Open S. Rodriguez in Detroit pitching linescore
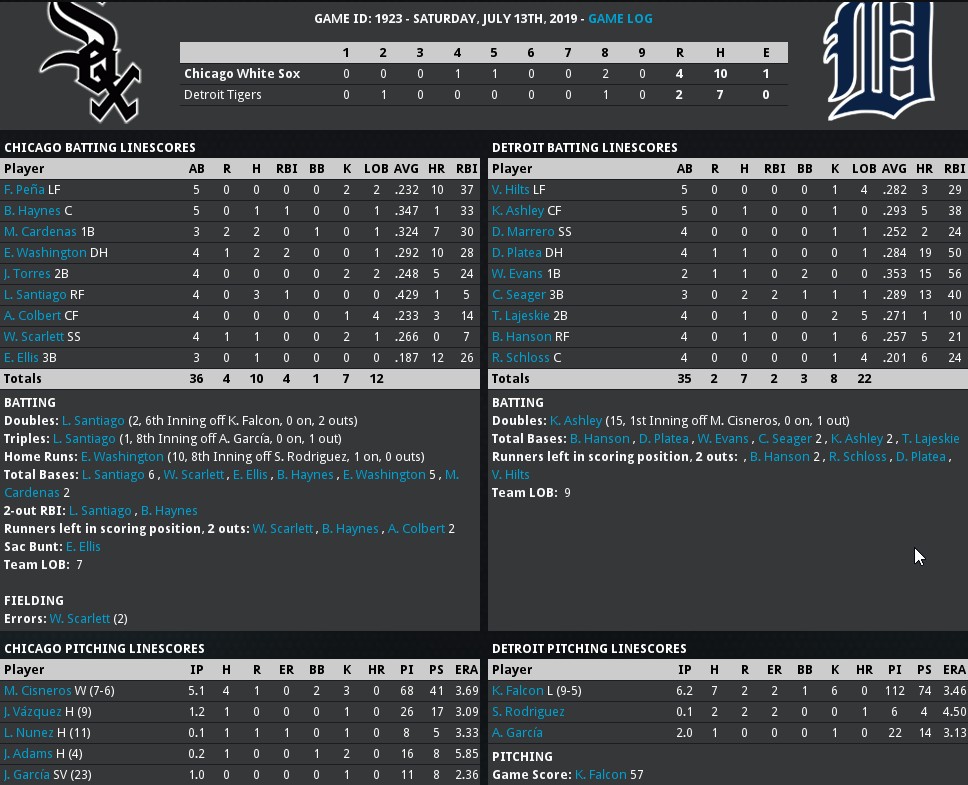This screenshot has width=968, height=785. coord(528,711)
